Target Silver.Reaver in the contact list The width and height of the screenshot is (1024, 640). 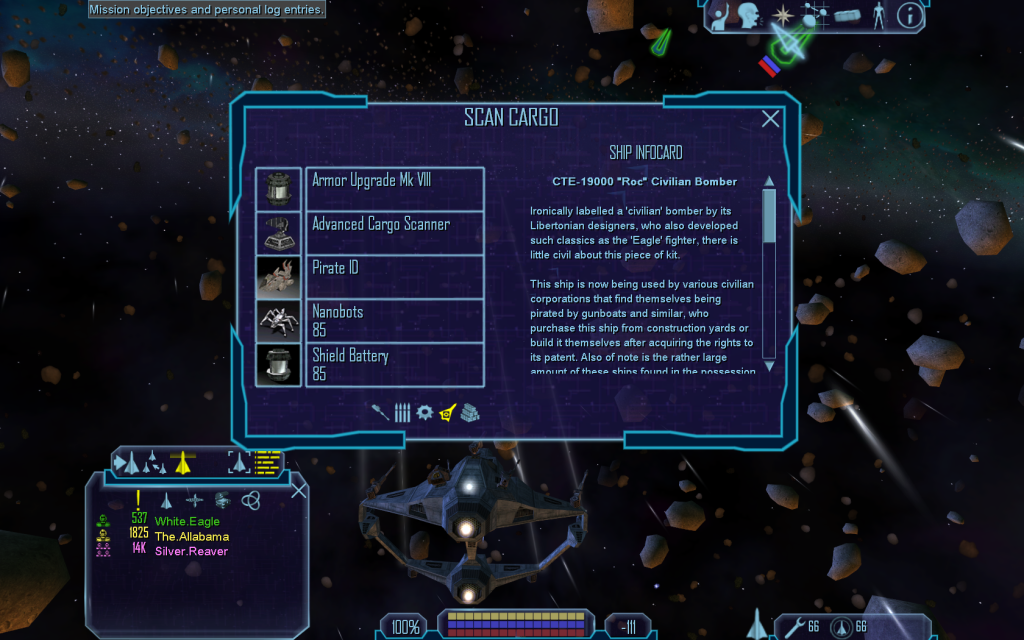191,551
